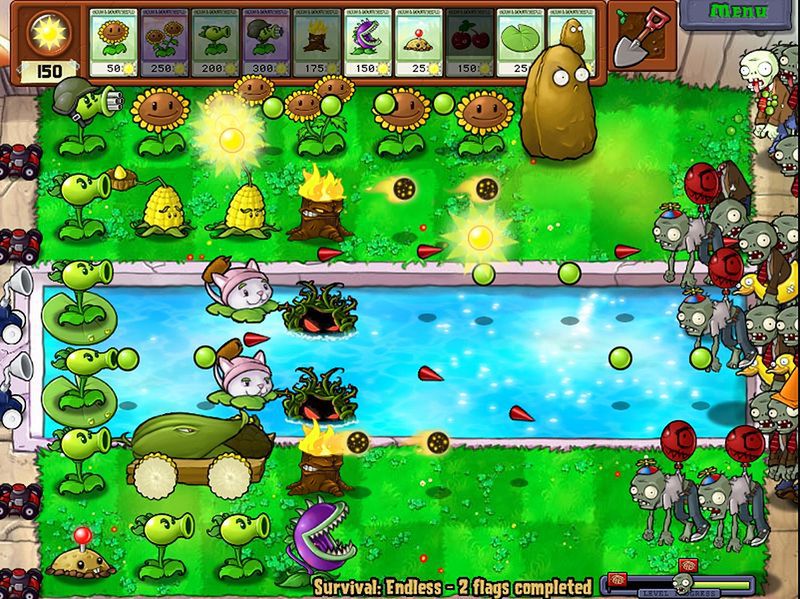Select the Repeater seed packet
This screenshot has height=599, width=800.
pyautogui.click(x=216, y=42)
